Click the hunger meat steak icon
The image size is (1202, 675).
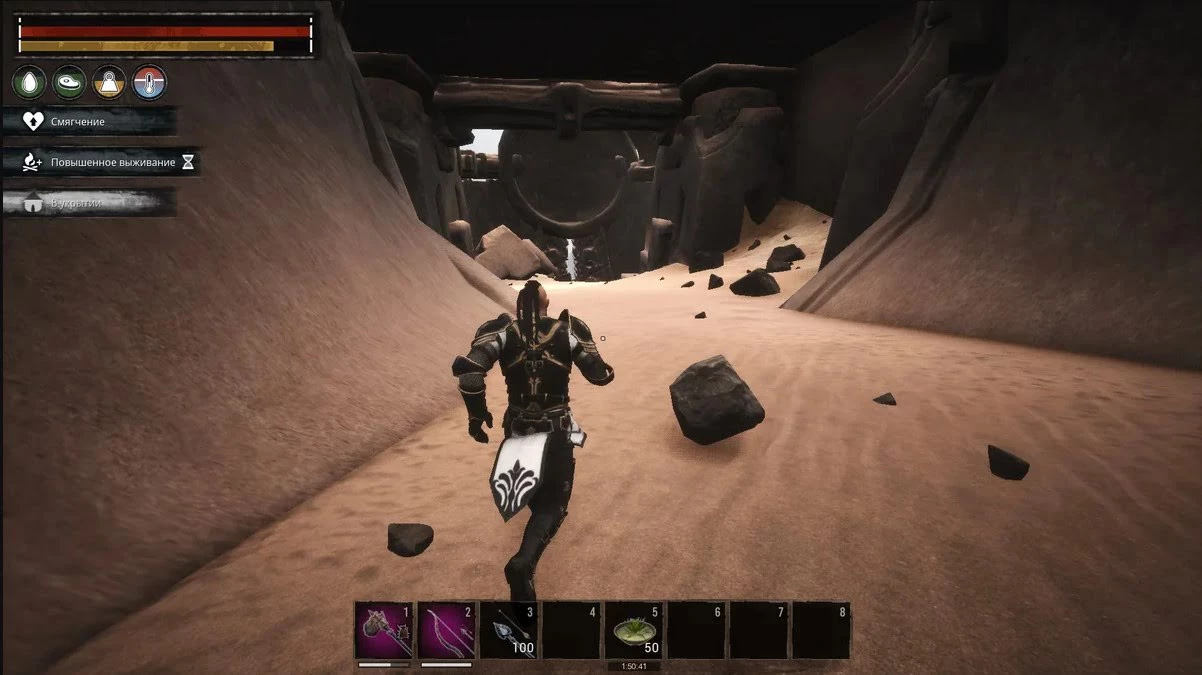click(69, 82)
